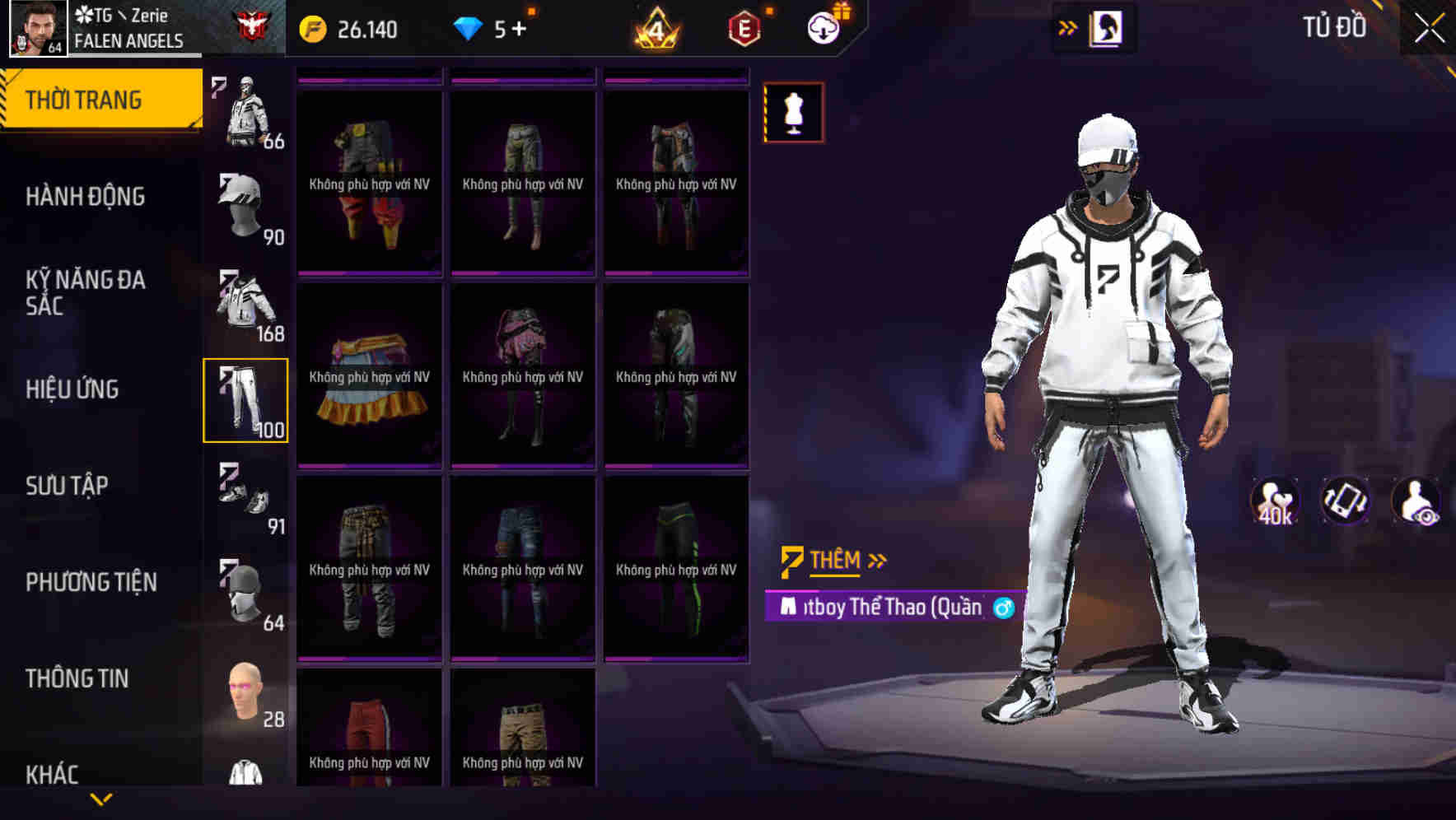This screenshot has width=1456, height=820.
Task: Toggle the mannequin display icon
Action: click(793, 112)
